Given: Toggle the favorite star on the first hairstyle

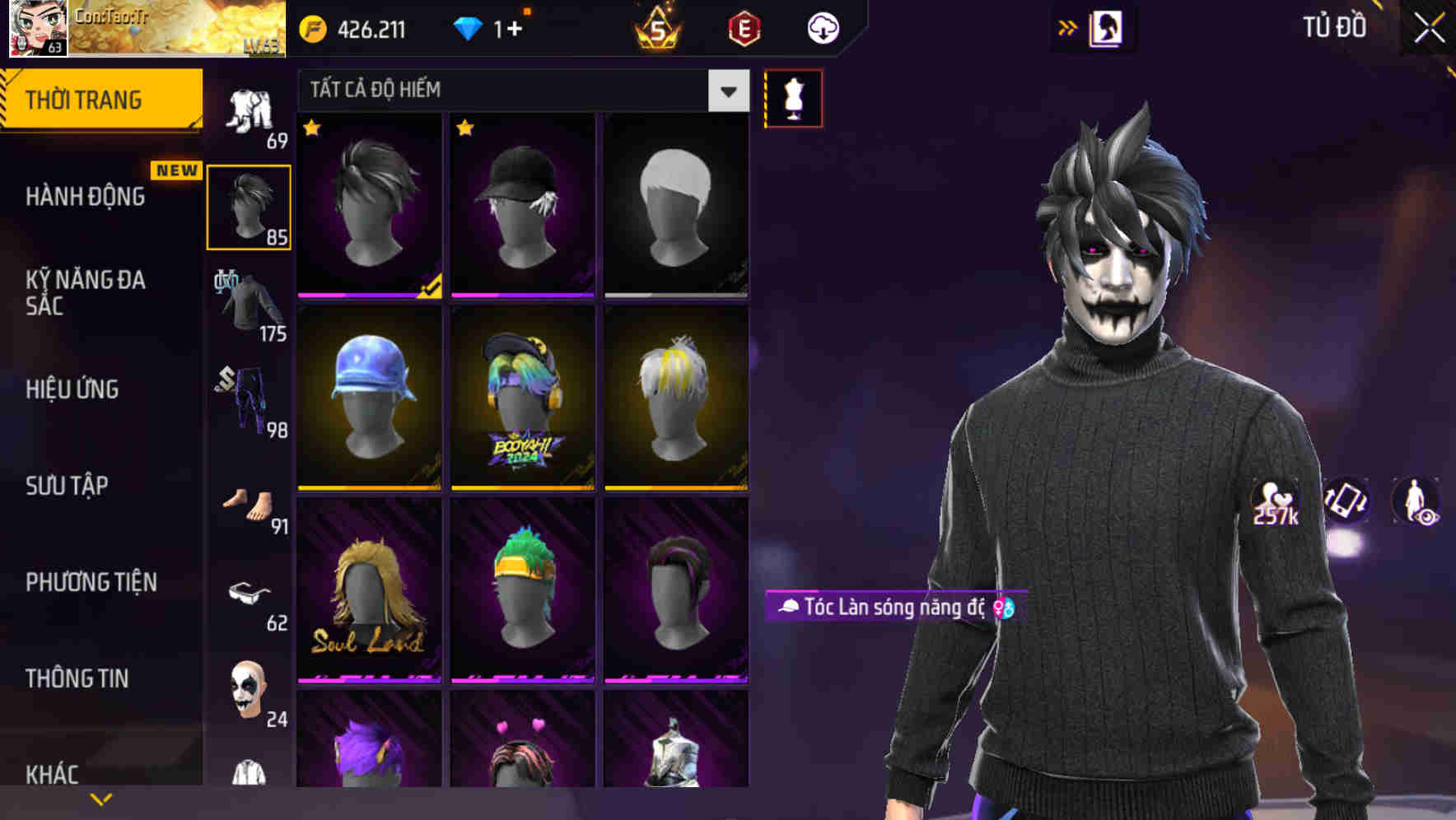Looking at the screenshot, I should (312, 128).
